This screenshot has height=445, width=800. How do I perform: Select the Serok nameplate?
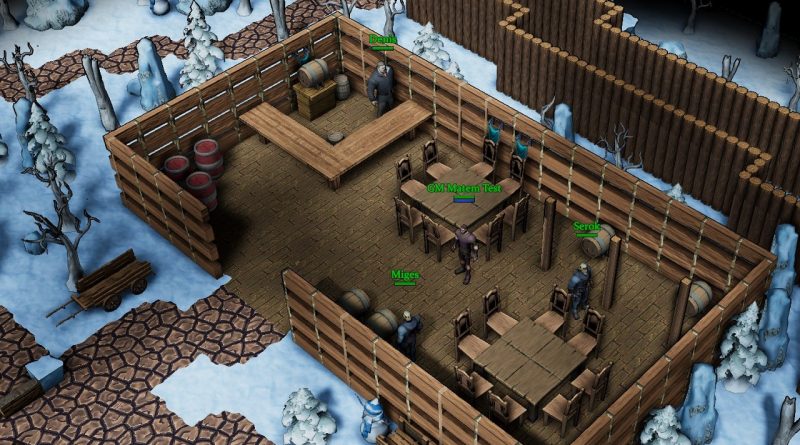pos(587,227)
